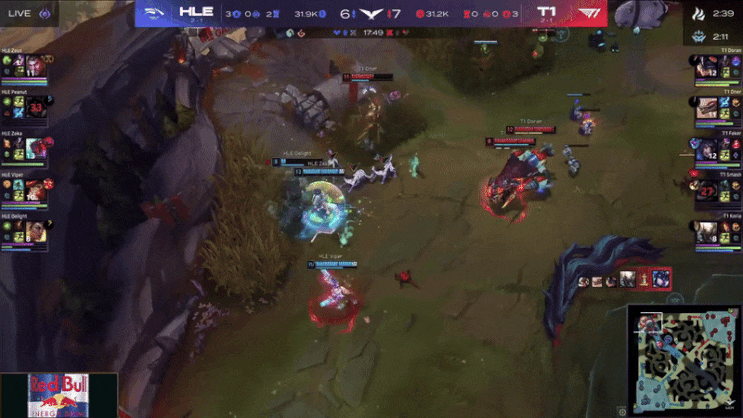Click on the minimap

click(x=684, y=357)
